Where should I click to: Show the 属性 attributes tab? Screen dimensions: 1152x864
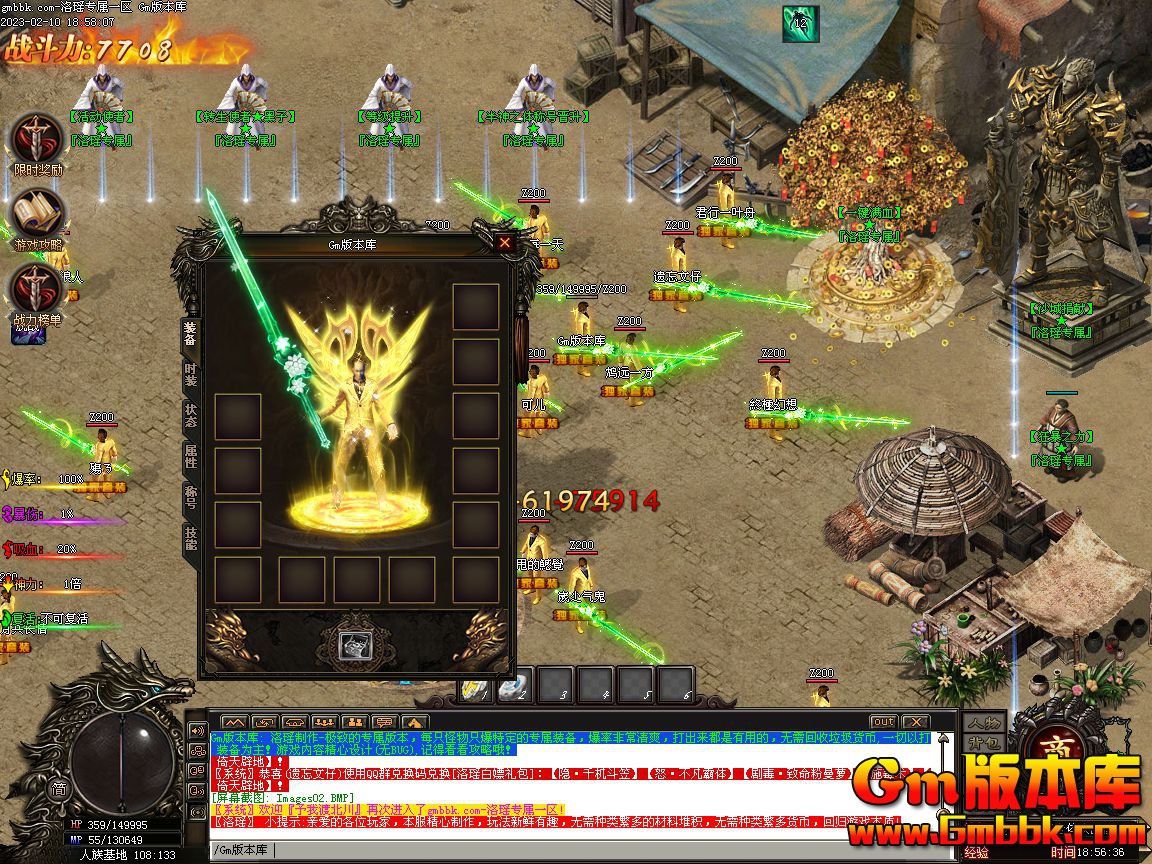(x=190, y=457)
